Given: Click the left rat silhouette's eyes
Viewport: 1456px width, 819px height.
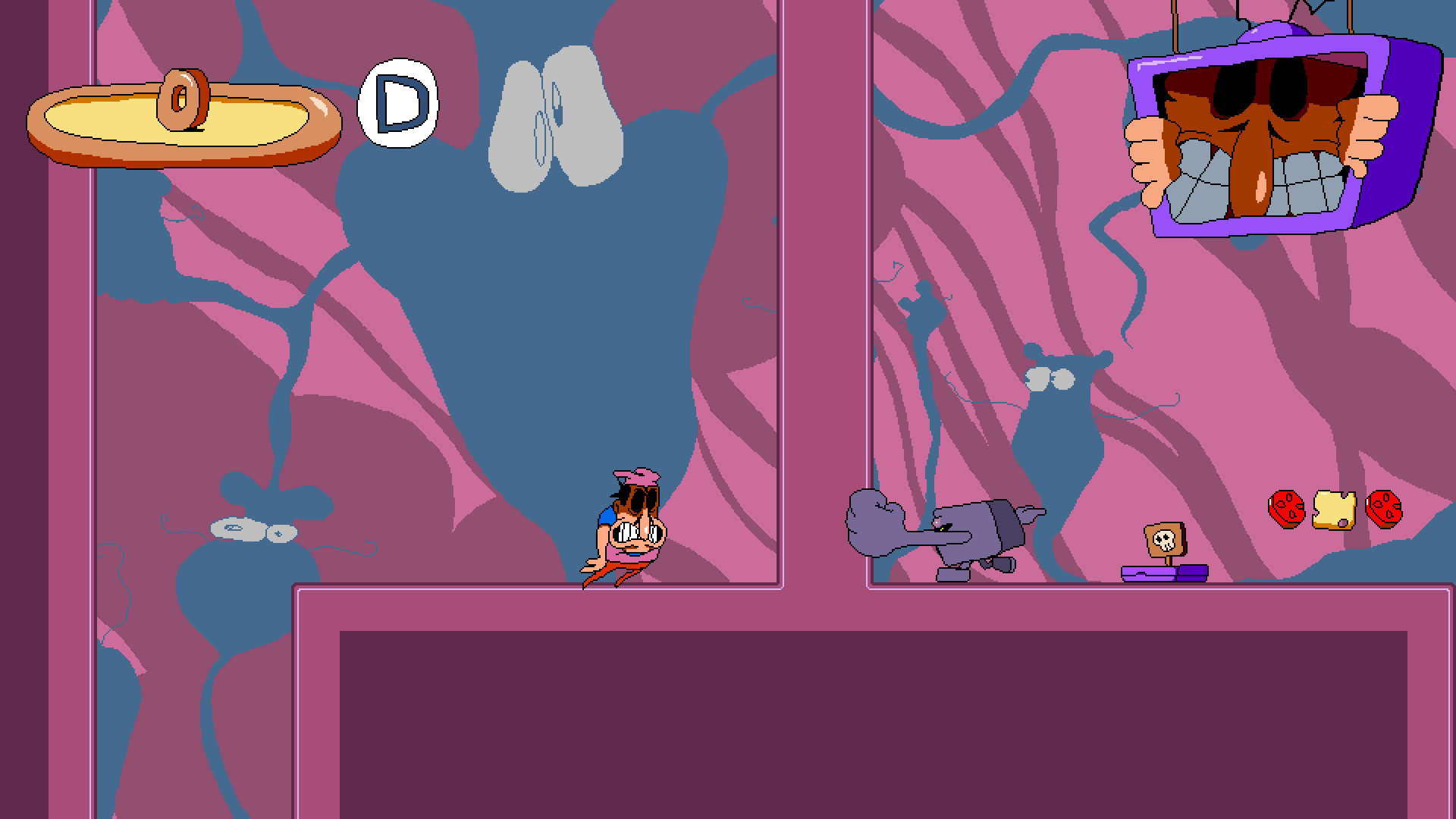Looking at the screenshot, I should [x=250, y=531].
